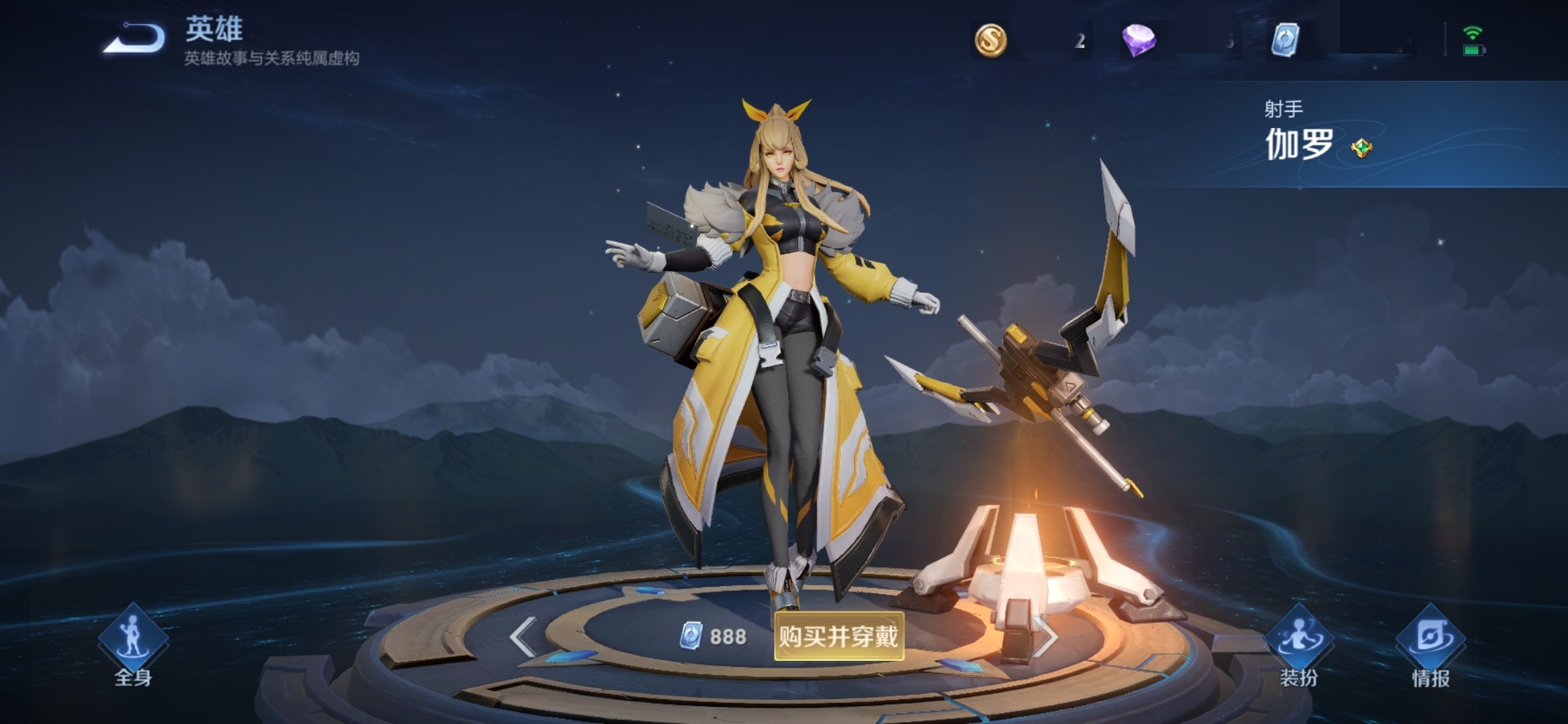Buy and equip the skin (购买并穿戴)

[x=838, y=636]
